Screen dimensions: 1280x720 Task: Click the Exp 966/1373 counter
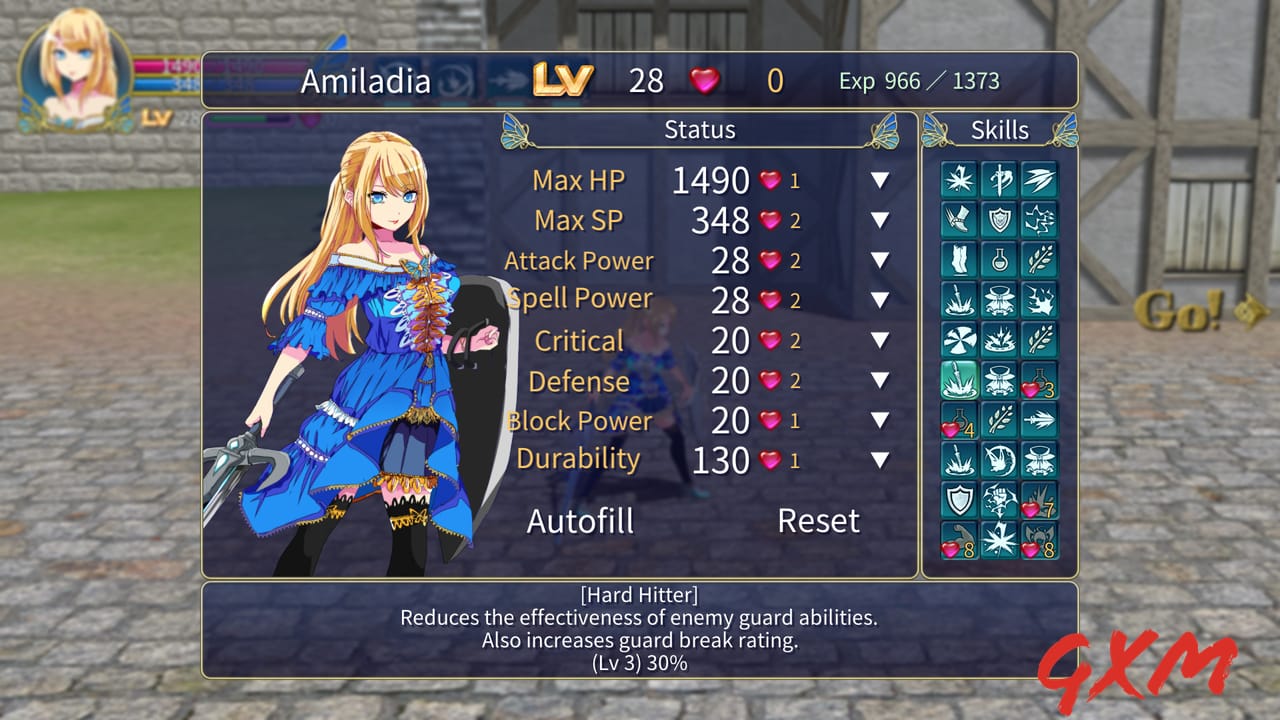point(920,80)
